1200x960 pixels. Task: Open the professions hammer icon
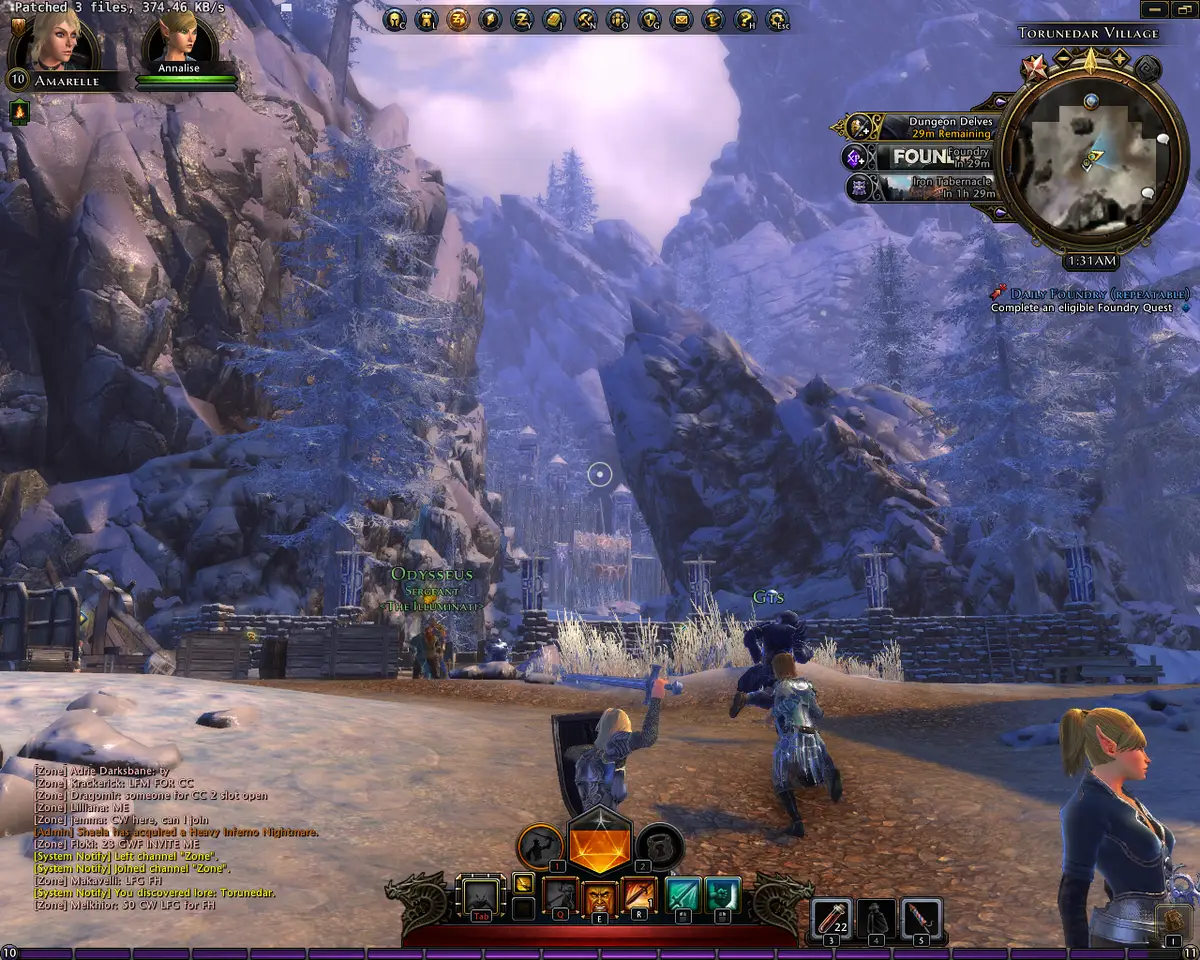(585, 19)
